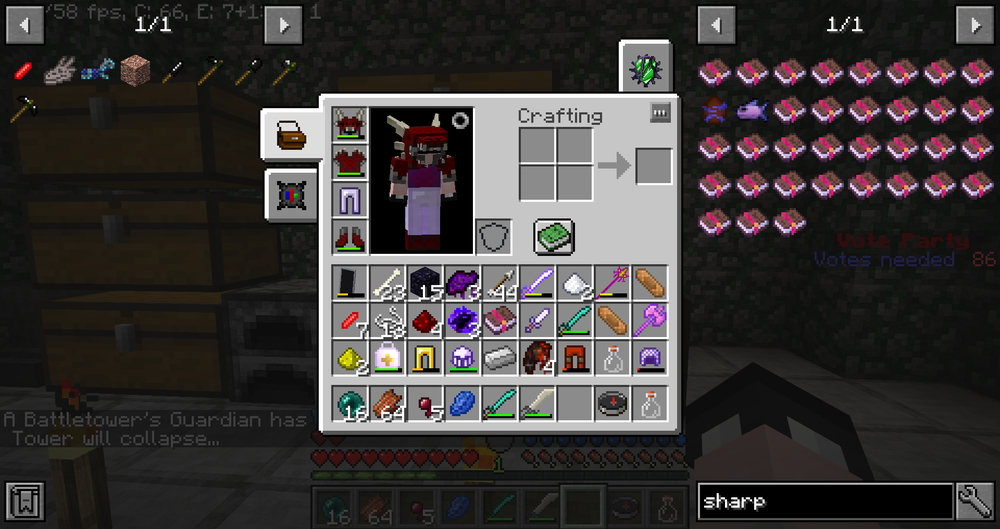
Task: Click the purple fish in the JEI list
Action: (750, 110)
